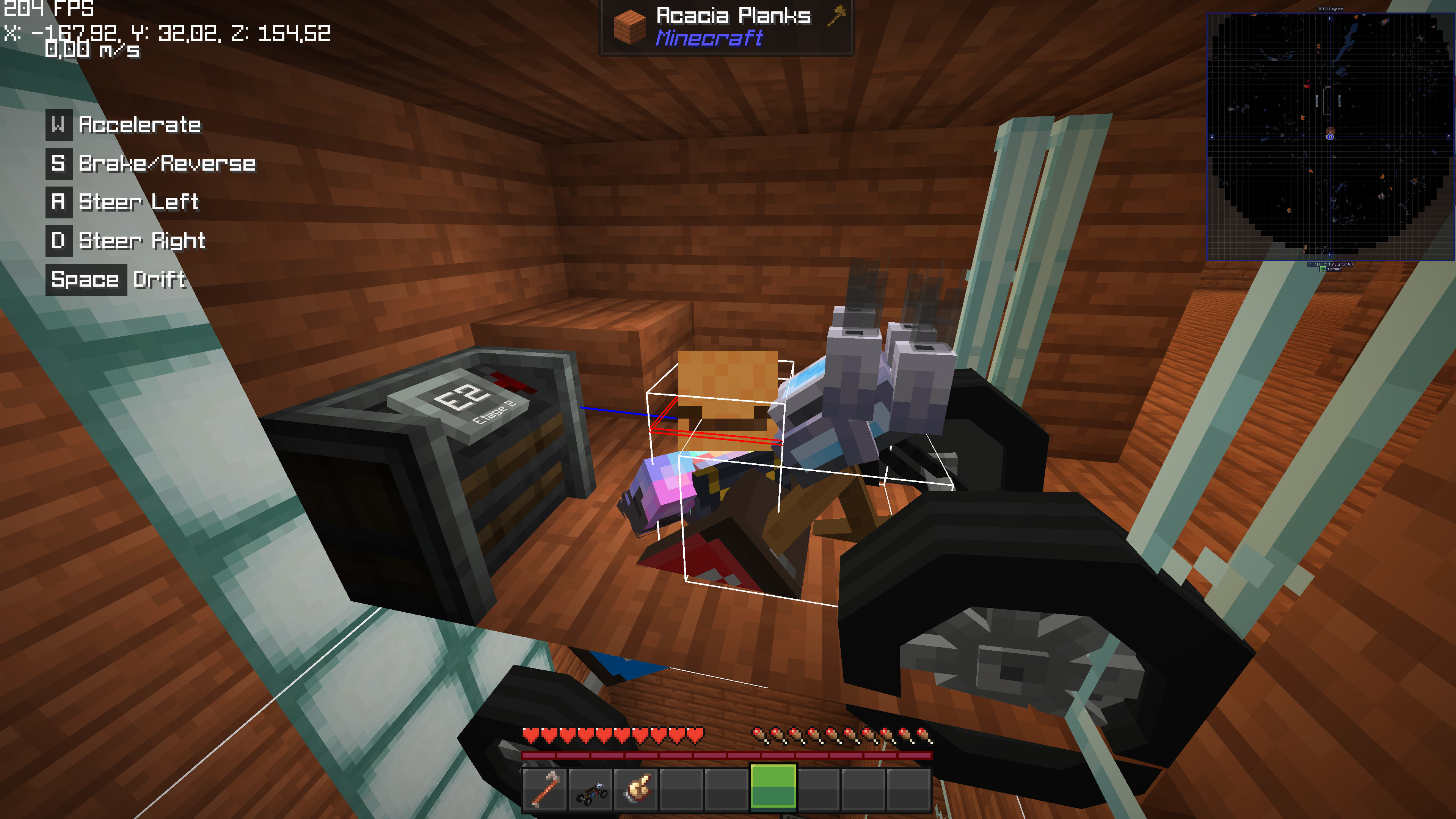The width and height of the screenshot is (1456, 819).
Task: Click the 'N' compass marker on the minimap
Action: 1330,19
